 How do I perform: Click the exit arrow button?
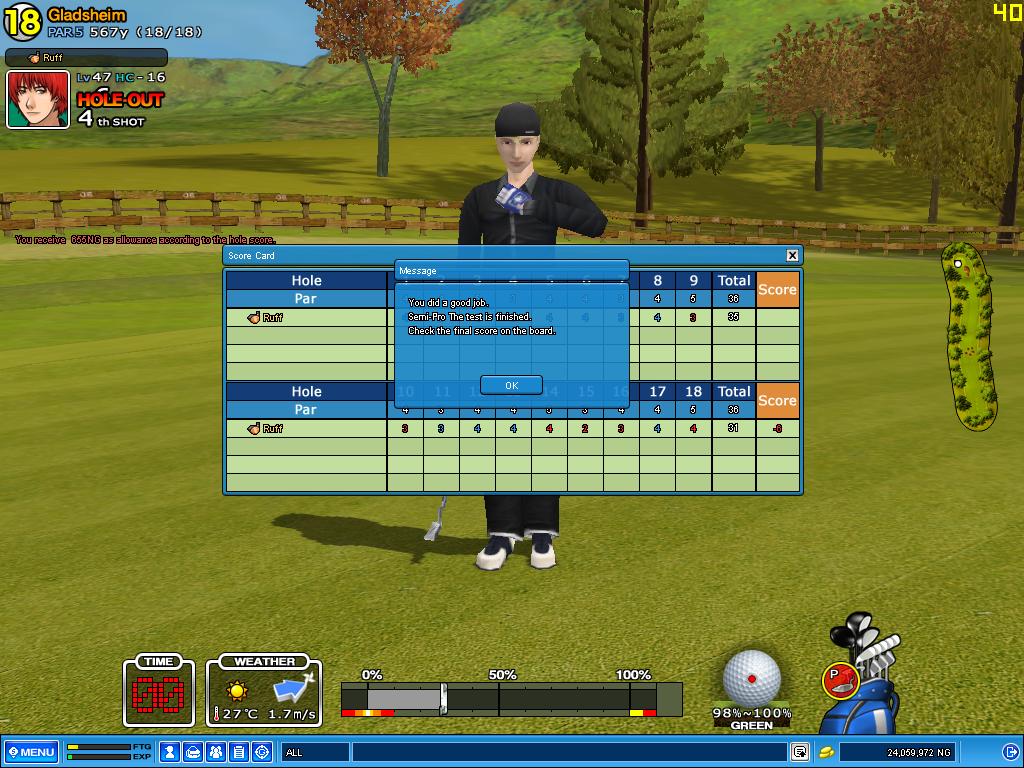click(x=1010, y=752)
